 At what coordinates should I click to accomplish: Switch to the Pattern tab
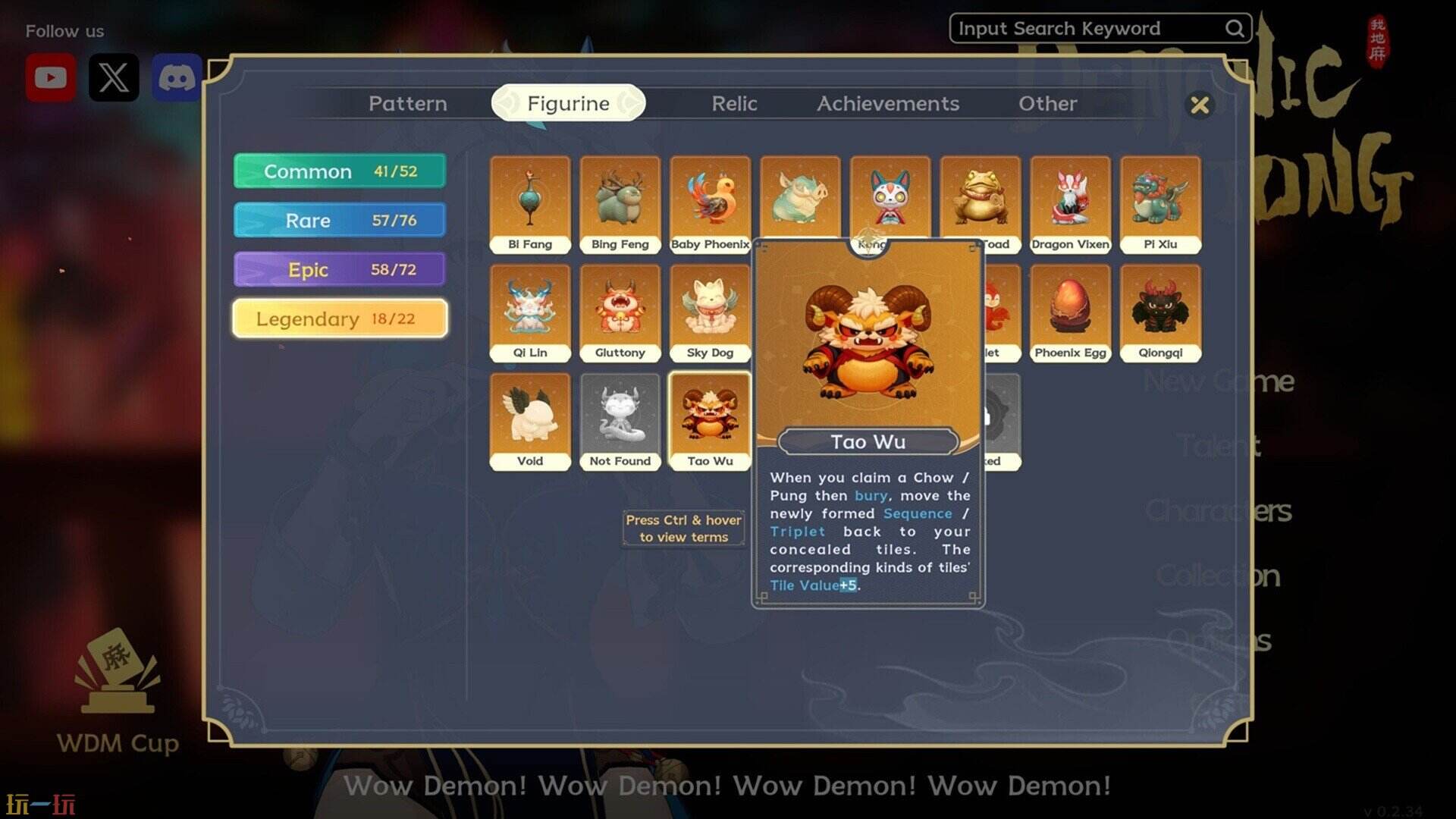click(407, 103)
